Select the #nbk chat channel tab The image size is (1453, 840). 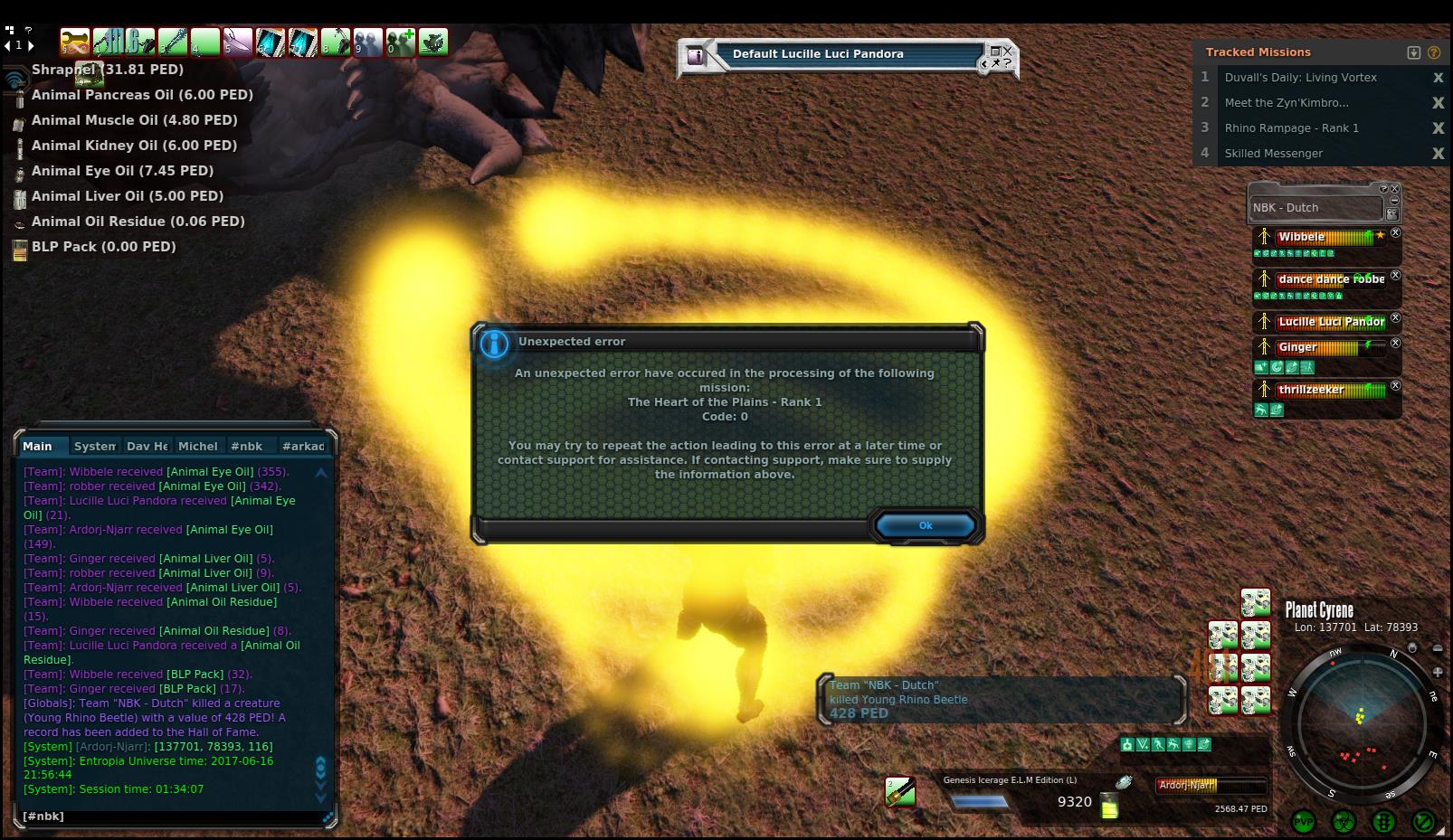pyautogui.click(x=246, y=446)
